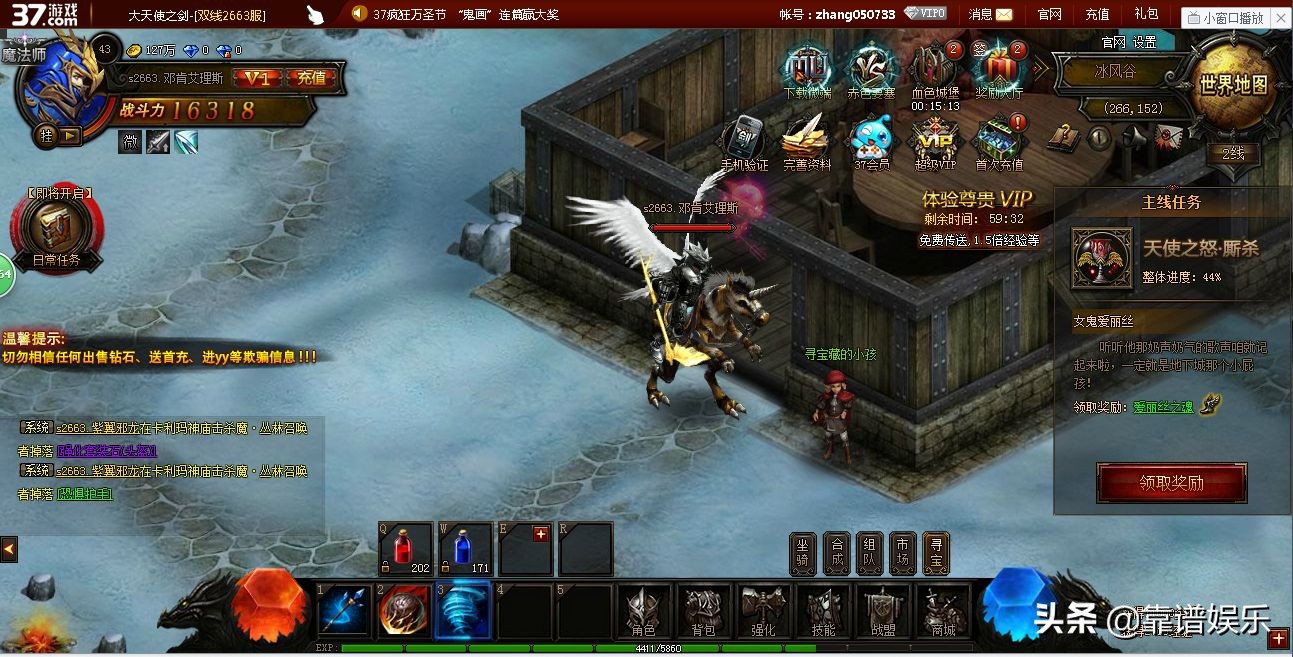Viewport: 1293px width, 657px height.
Task: Open the 市场 market button
Action: click(902, 552)
